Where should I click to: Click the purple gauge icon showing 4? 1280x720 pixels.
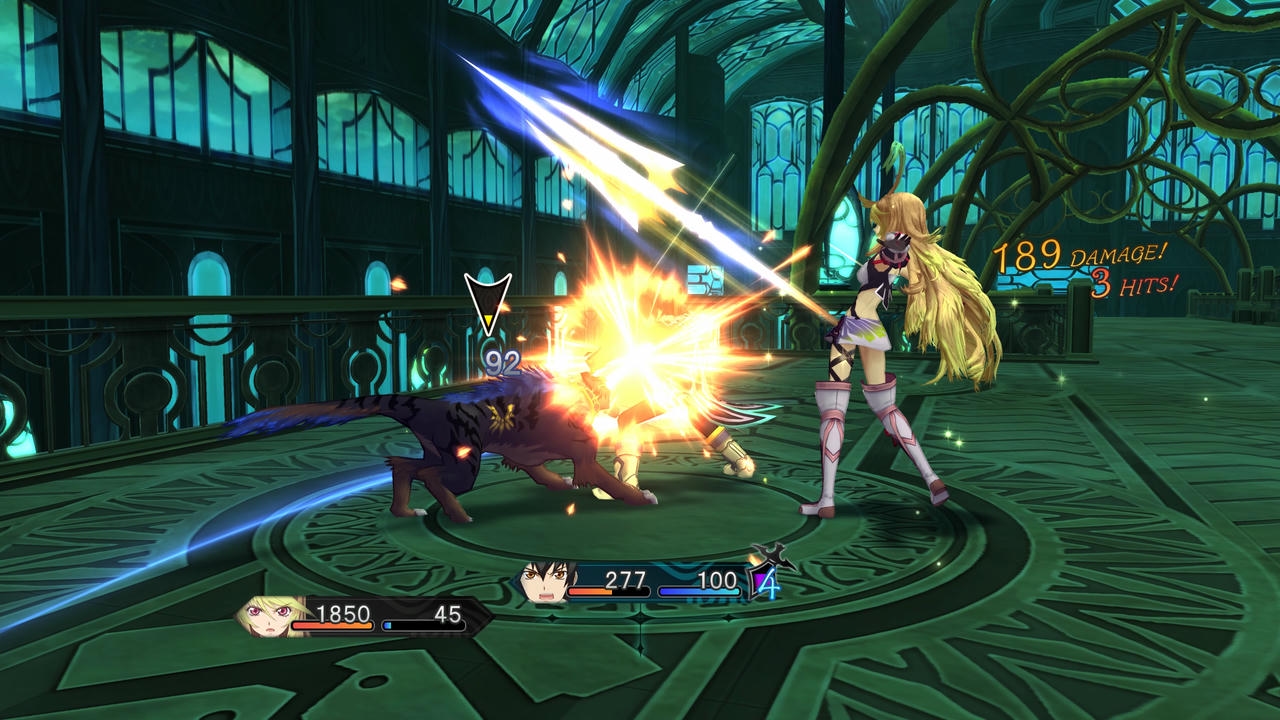pos(765,580)
